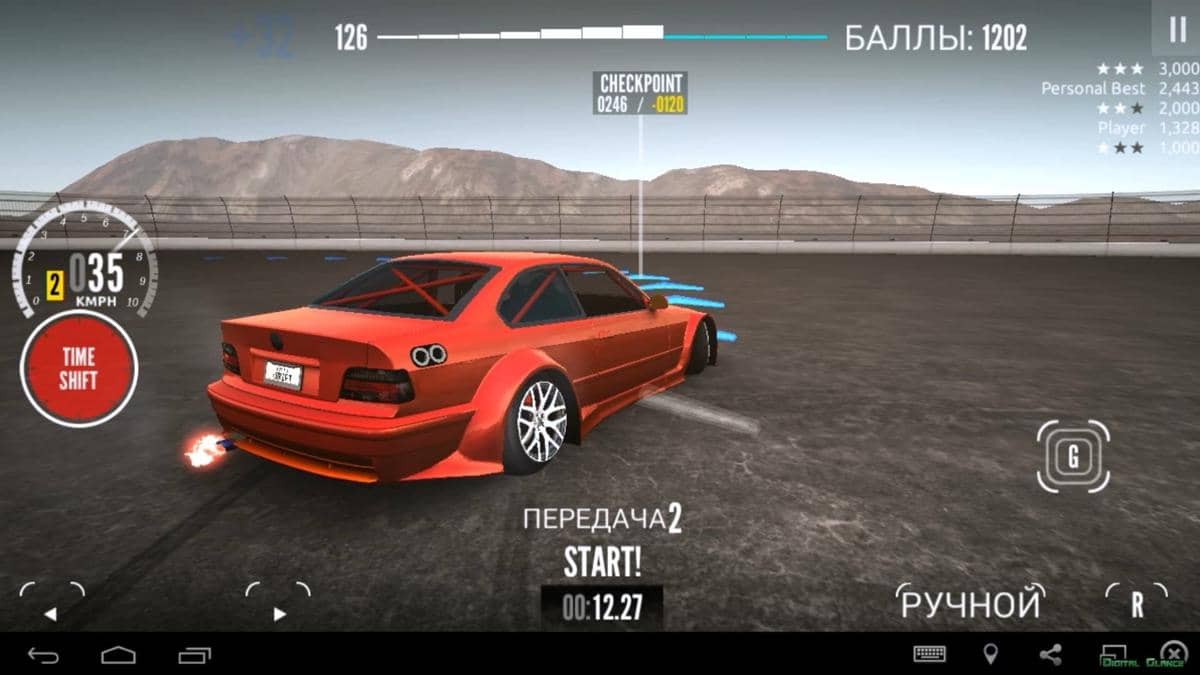Activate the red Time Shift button

[x=78, y=368]
